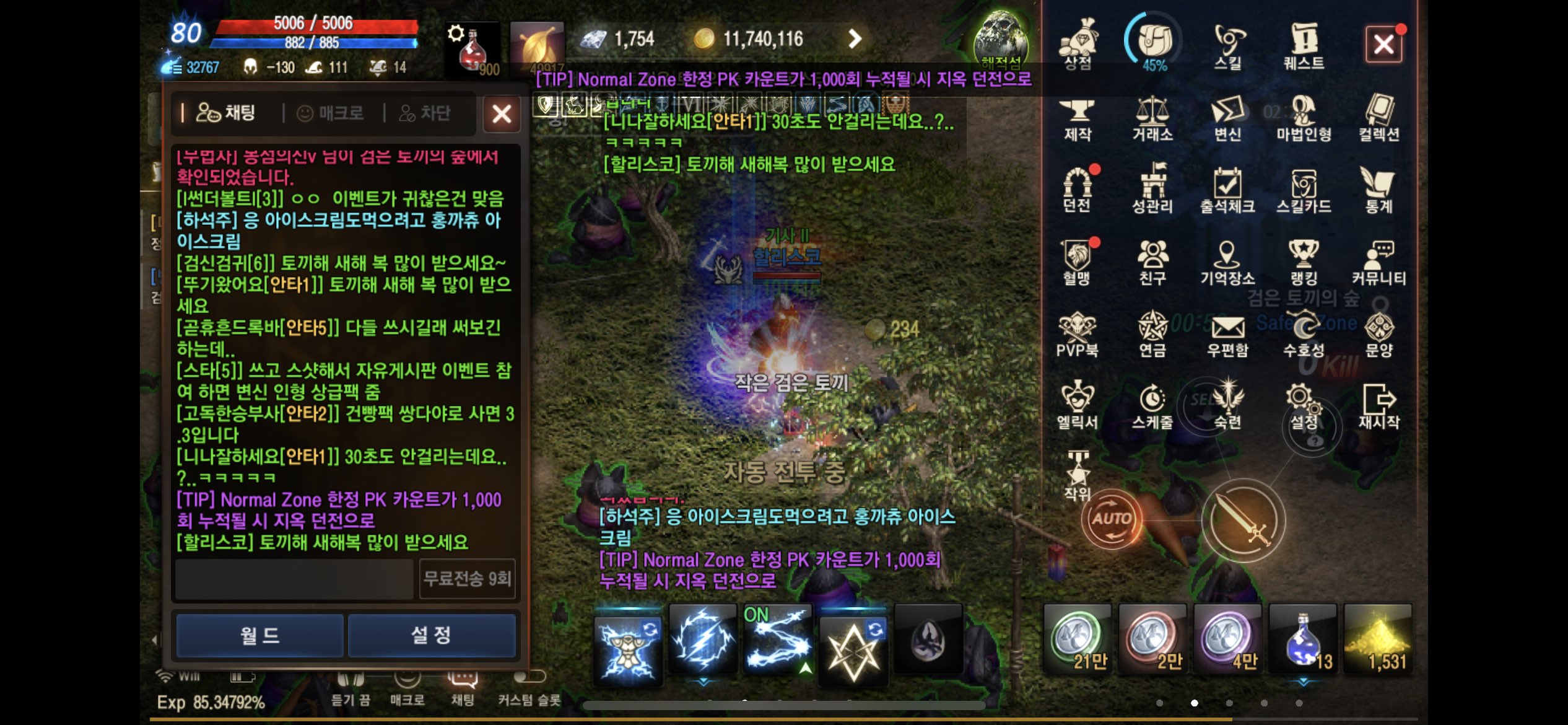Open the 랭킹 ranking menu

pyautogui.click(x=1304, y=262)
